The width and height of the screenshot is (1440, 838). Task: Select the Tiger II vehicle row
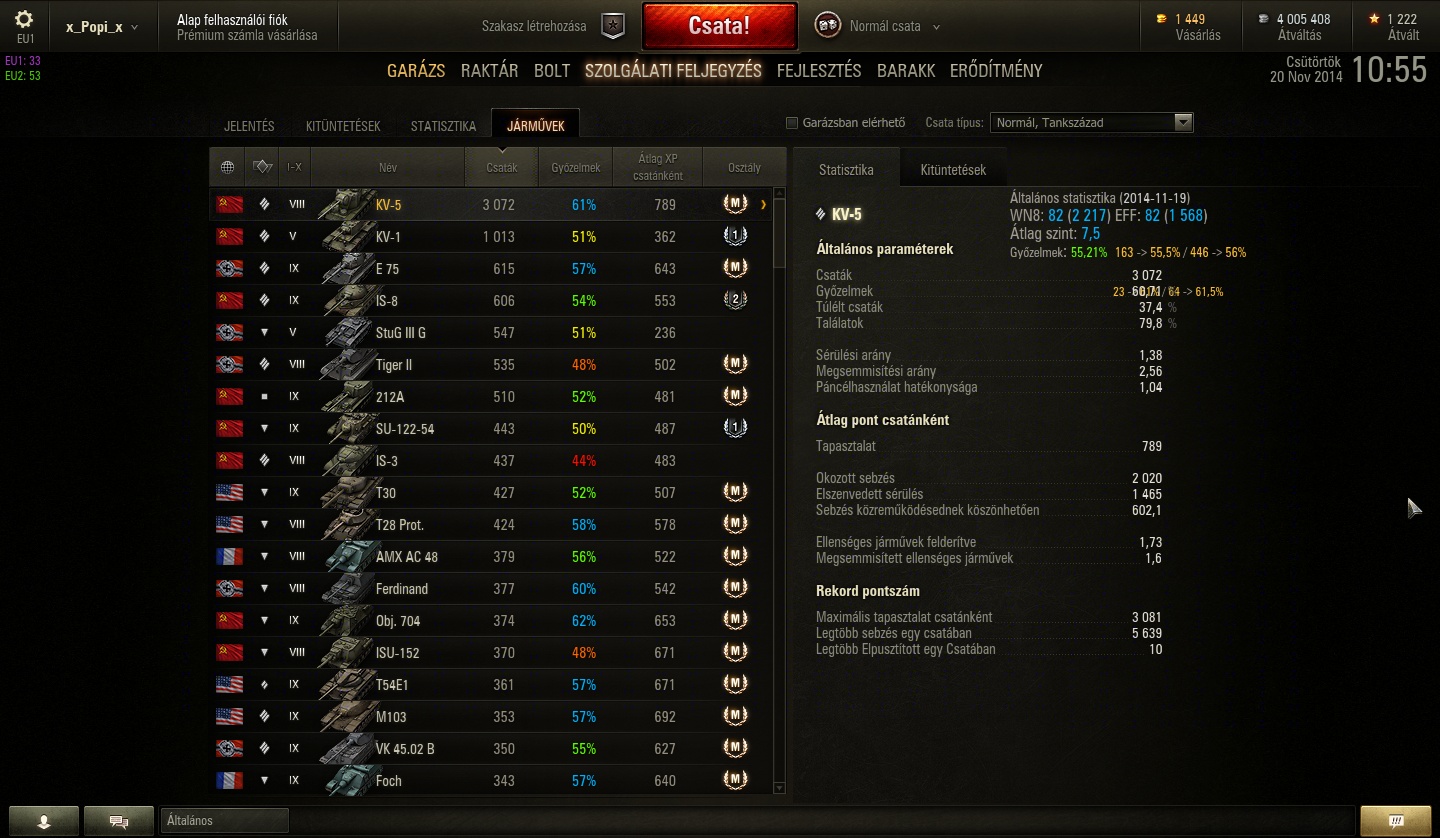490,365
